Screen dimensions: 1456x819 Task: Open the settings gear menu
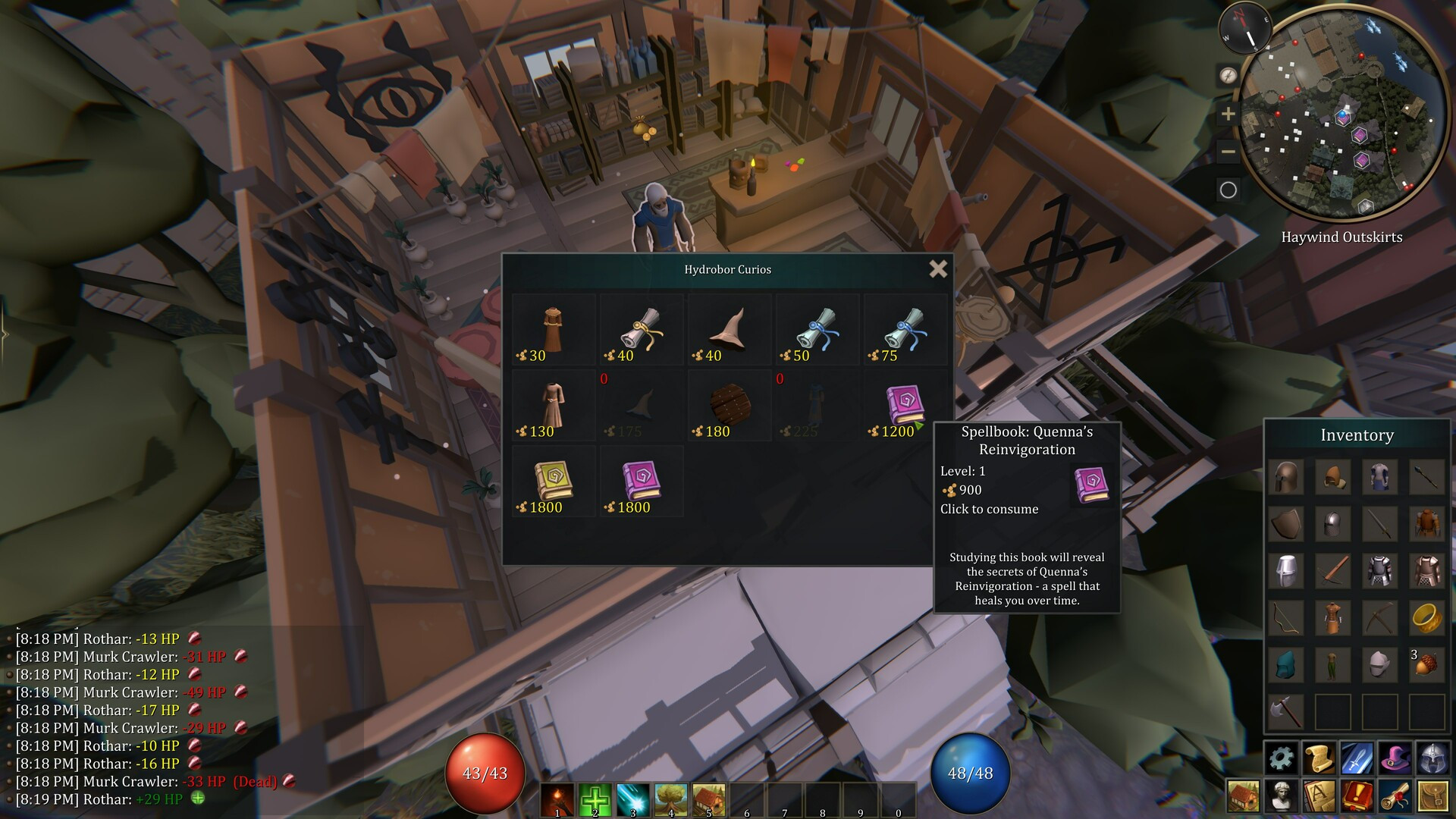click(1282, 758)
